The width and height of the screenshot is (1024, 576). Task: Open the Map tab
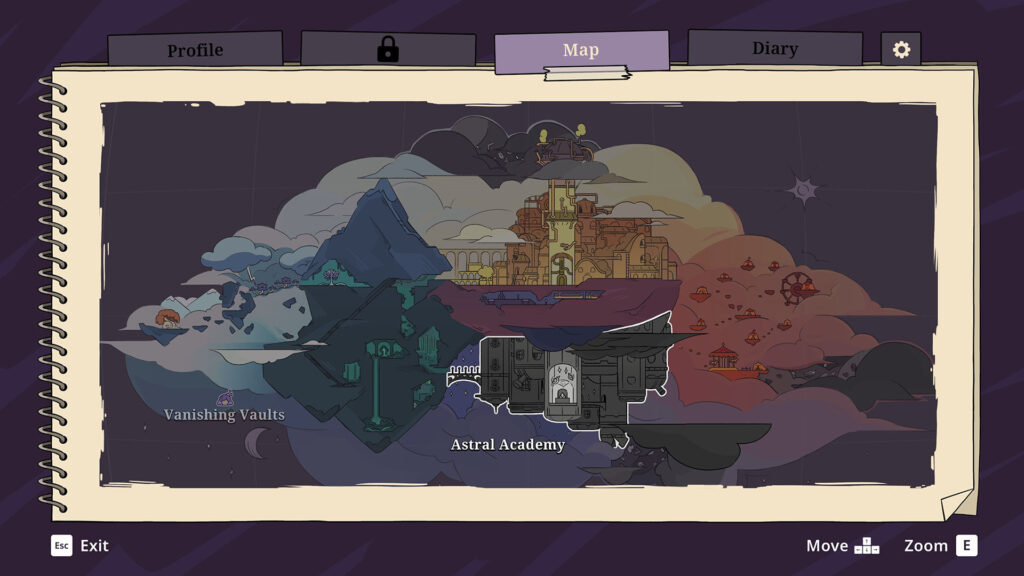581,50
